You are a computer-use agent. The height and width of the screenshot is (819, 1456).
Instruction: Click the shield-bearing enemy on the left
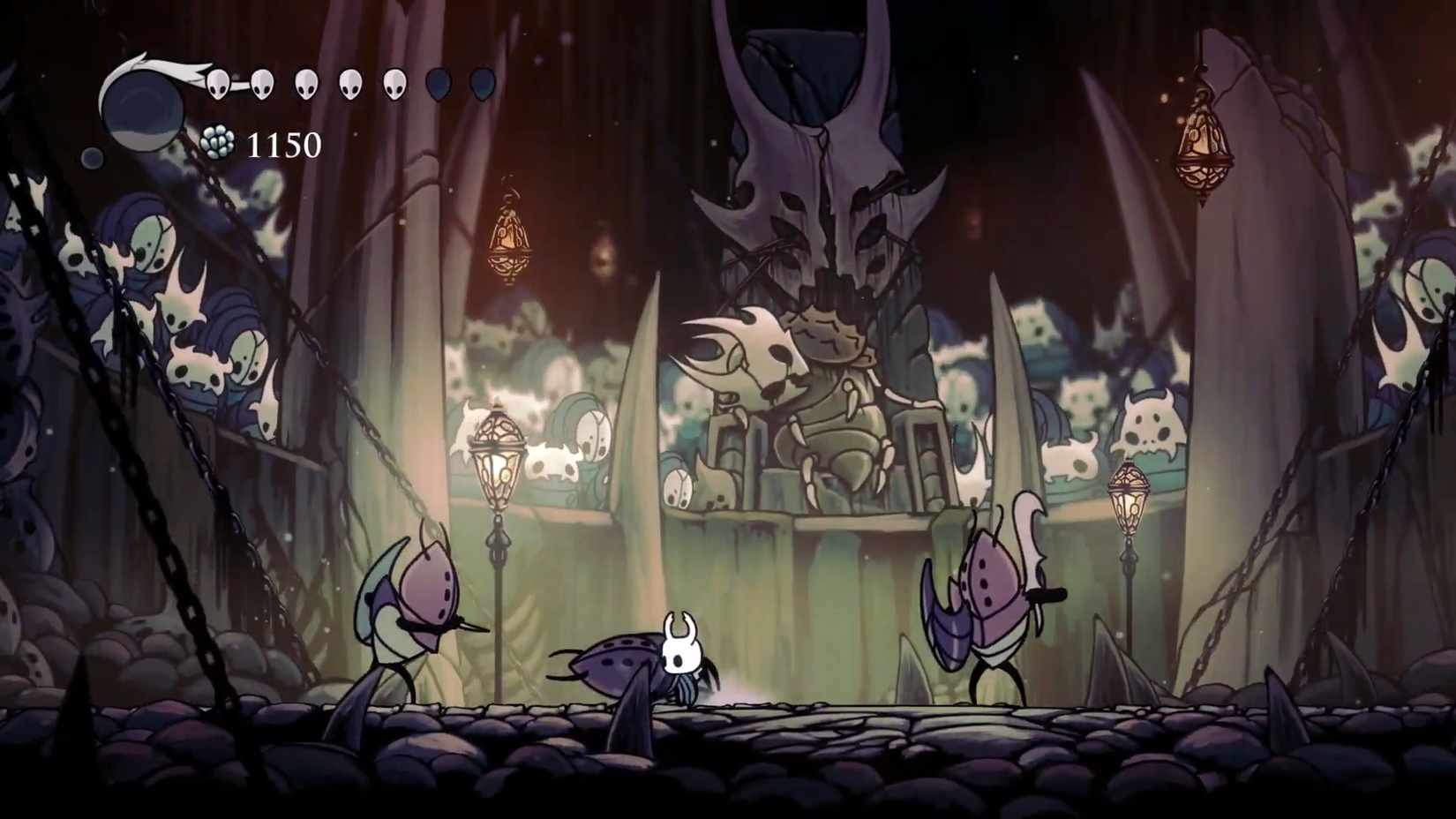click(415, 609)
